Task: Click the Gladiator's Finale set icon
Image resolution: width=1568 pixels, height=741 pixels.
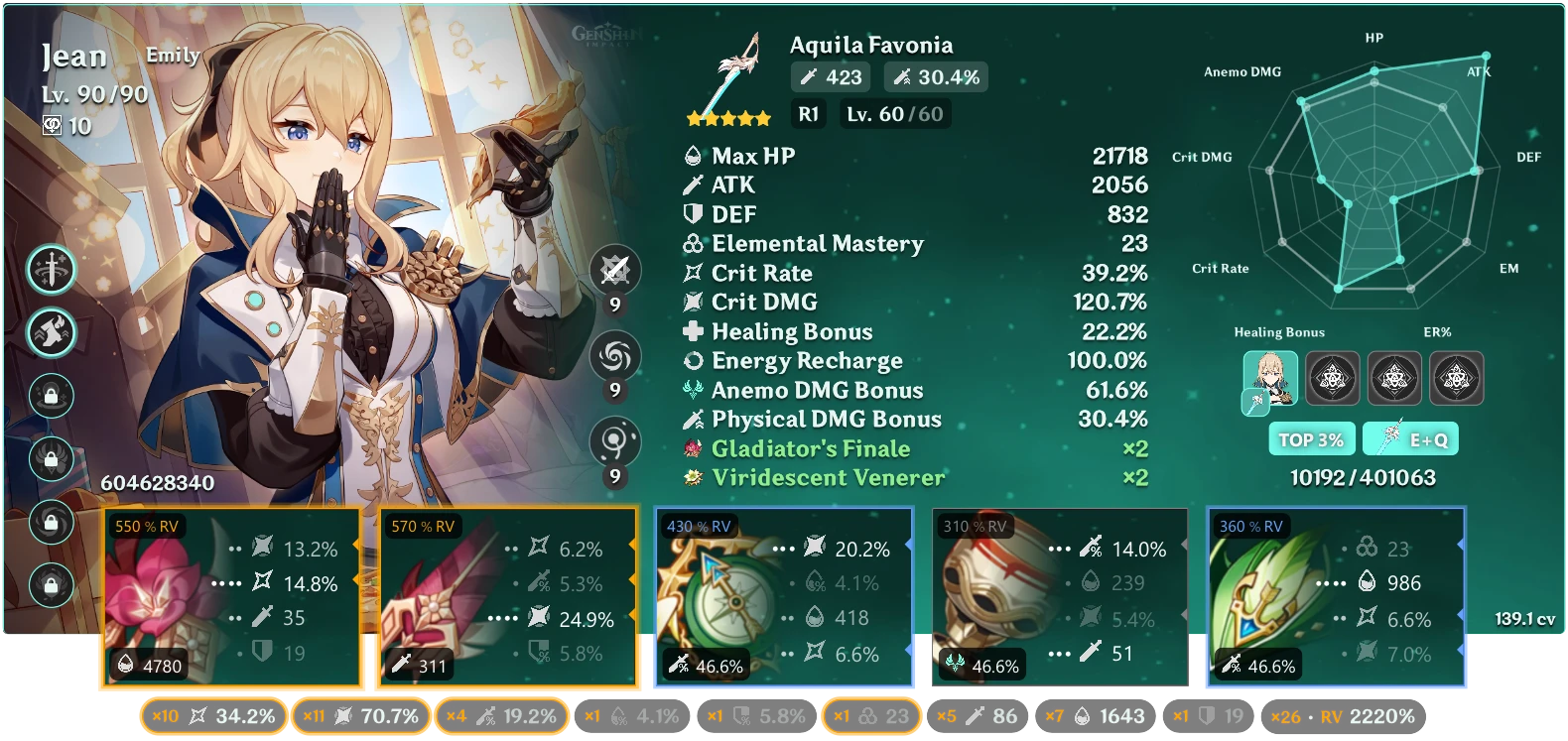Action: 694,448
